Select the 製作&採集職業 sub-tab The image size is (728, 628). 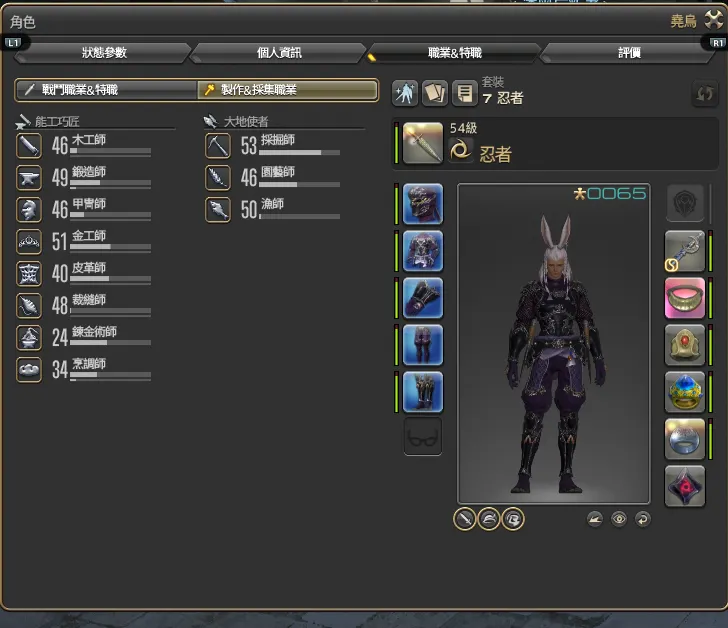pos(287,90)
